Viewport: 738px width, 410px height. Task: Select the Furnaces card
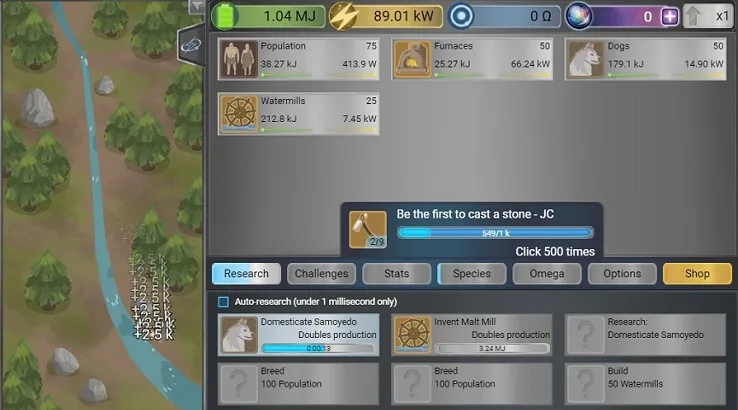(472, 59)
